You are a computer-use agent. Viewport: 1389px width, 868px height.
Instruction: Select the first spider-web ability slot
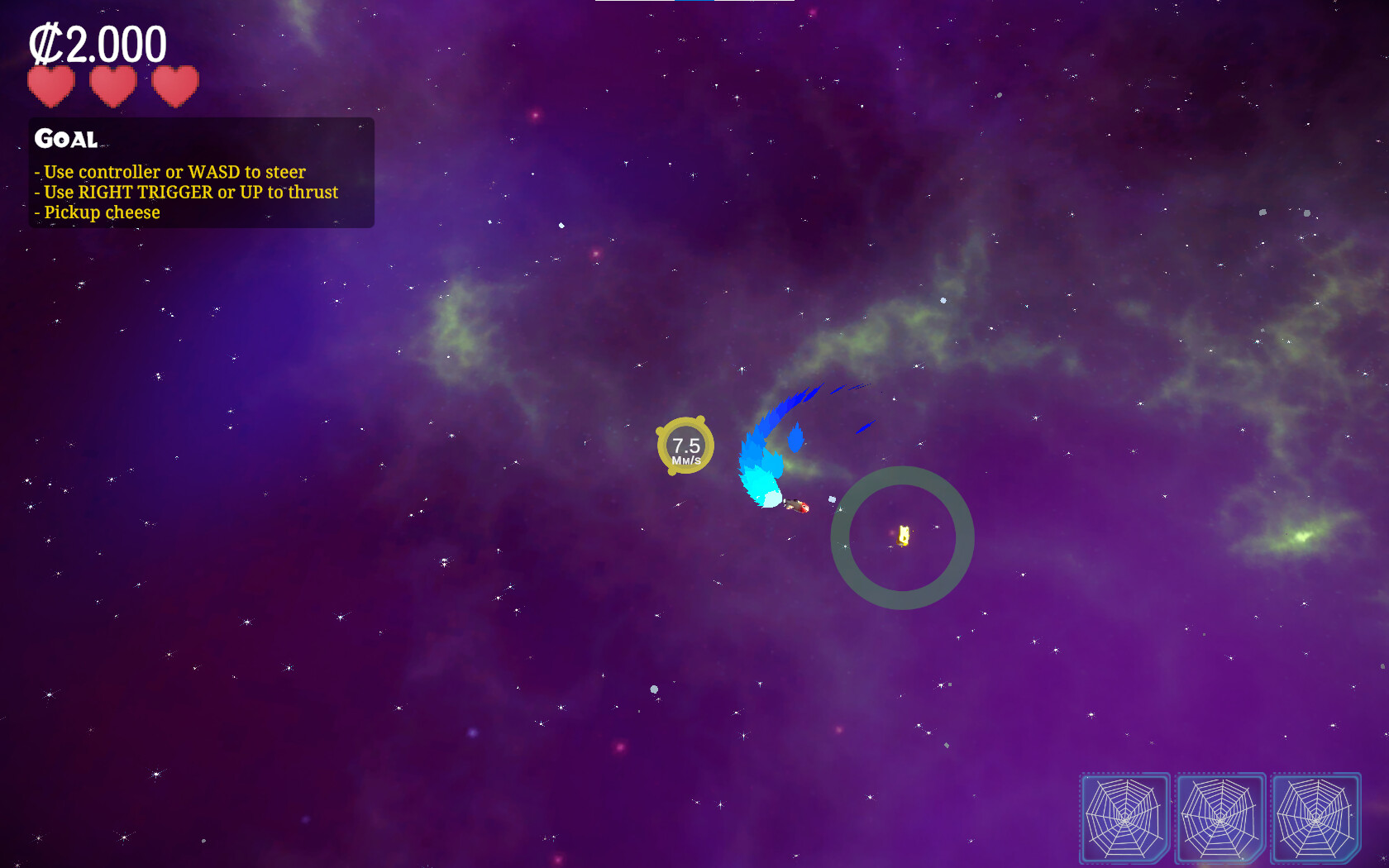[x=1126, y=817]
